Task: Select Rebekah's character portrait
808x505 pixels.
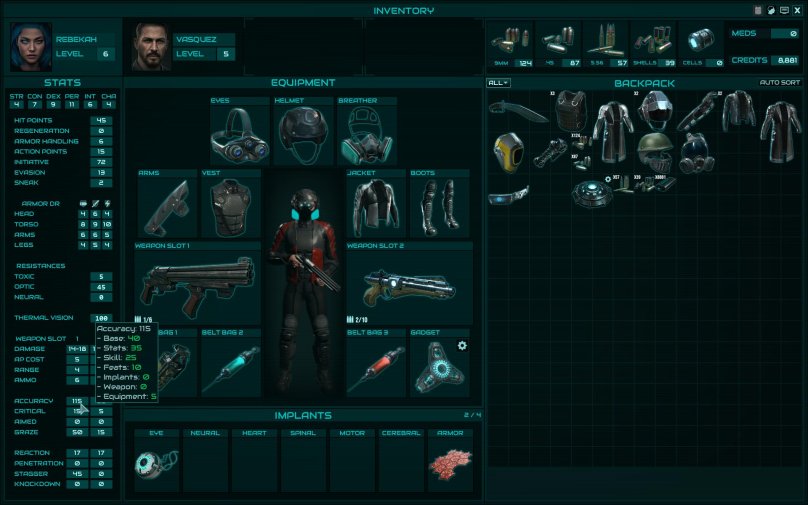Action: [30, 46]
